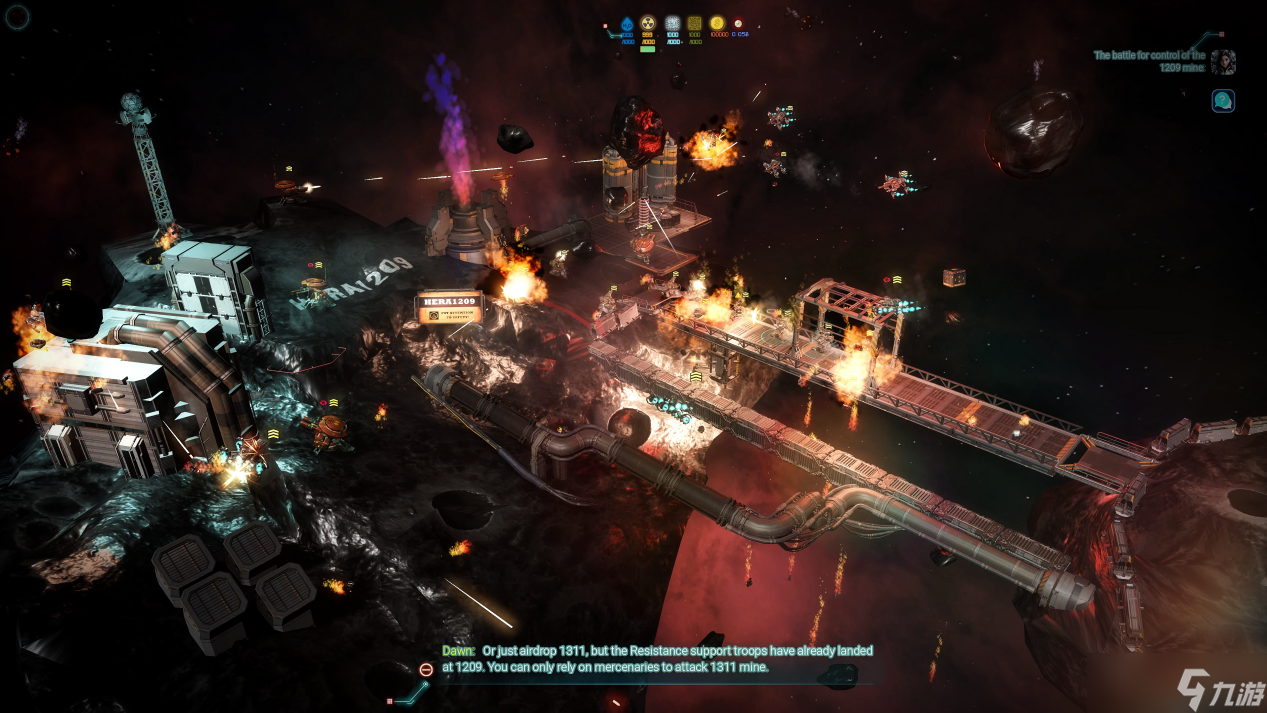
Task: Select the radioactive fuel resource icon
Action: 648,24
